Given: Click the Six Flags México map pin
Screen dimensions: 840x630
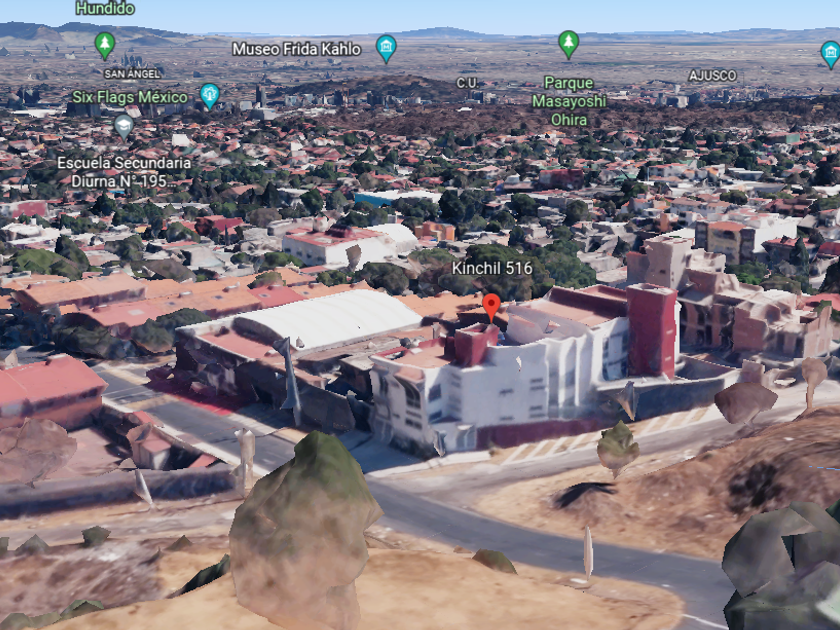Looking at the screenshot, I should (209, 95).
